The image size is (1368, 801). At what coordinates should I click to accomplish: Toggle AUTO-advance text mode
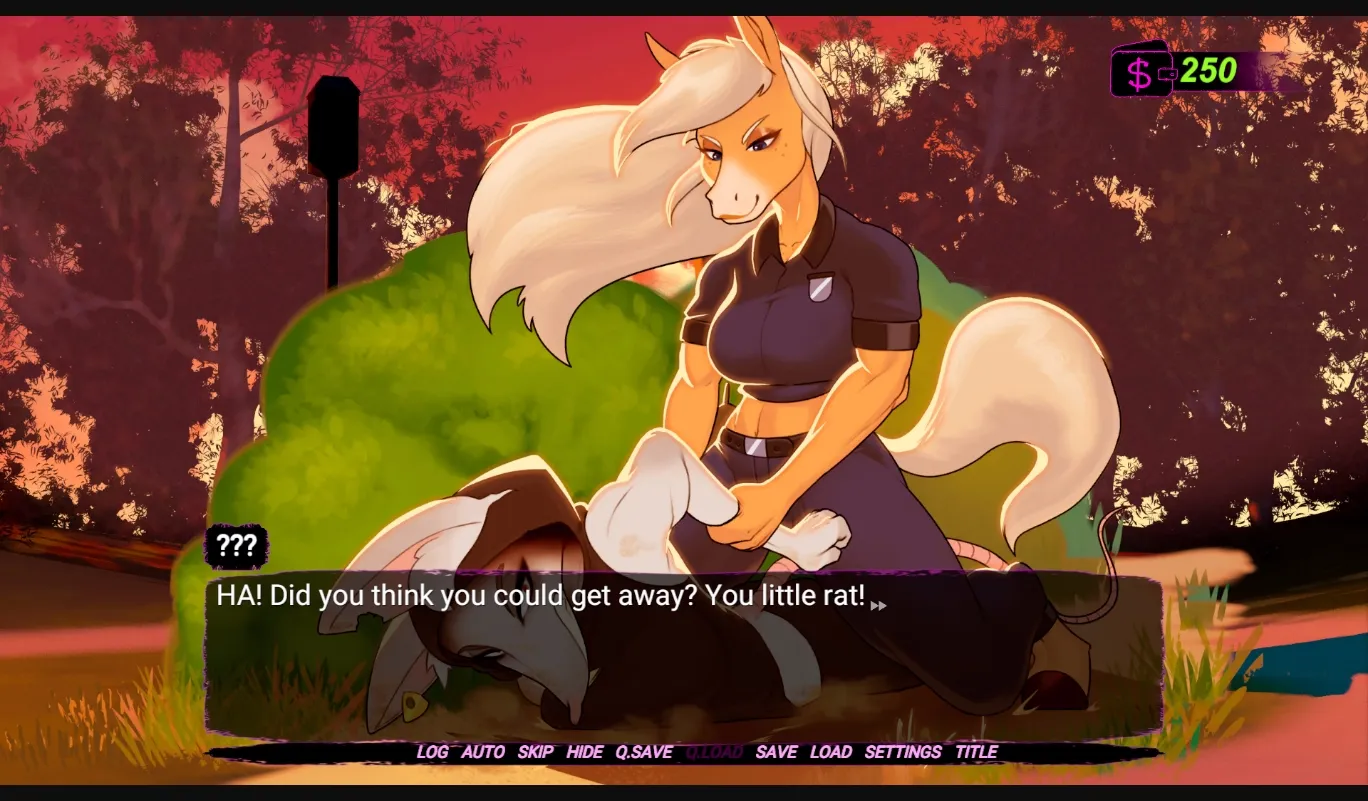point(483,752)
